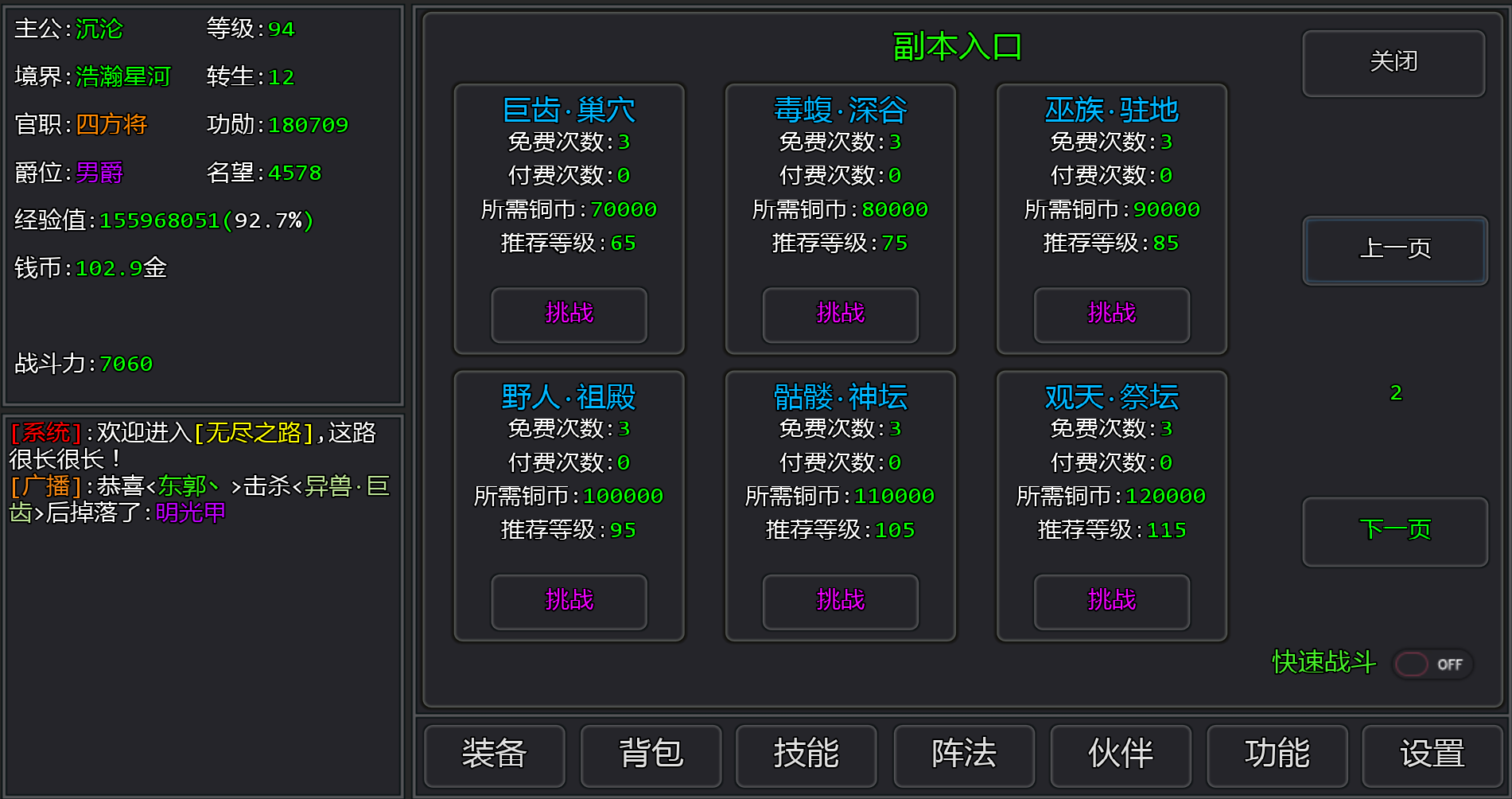Open the 伙伴 companions panel
The width and height of the screenshot is (1512, 799).
tap(1120, 755)
